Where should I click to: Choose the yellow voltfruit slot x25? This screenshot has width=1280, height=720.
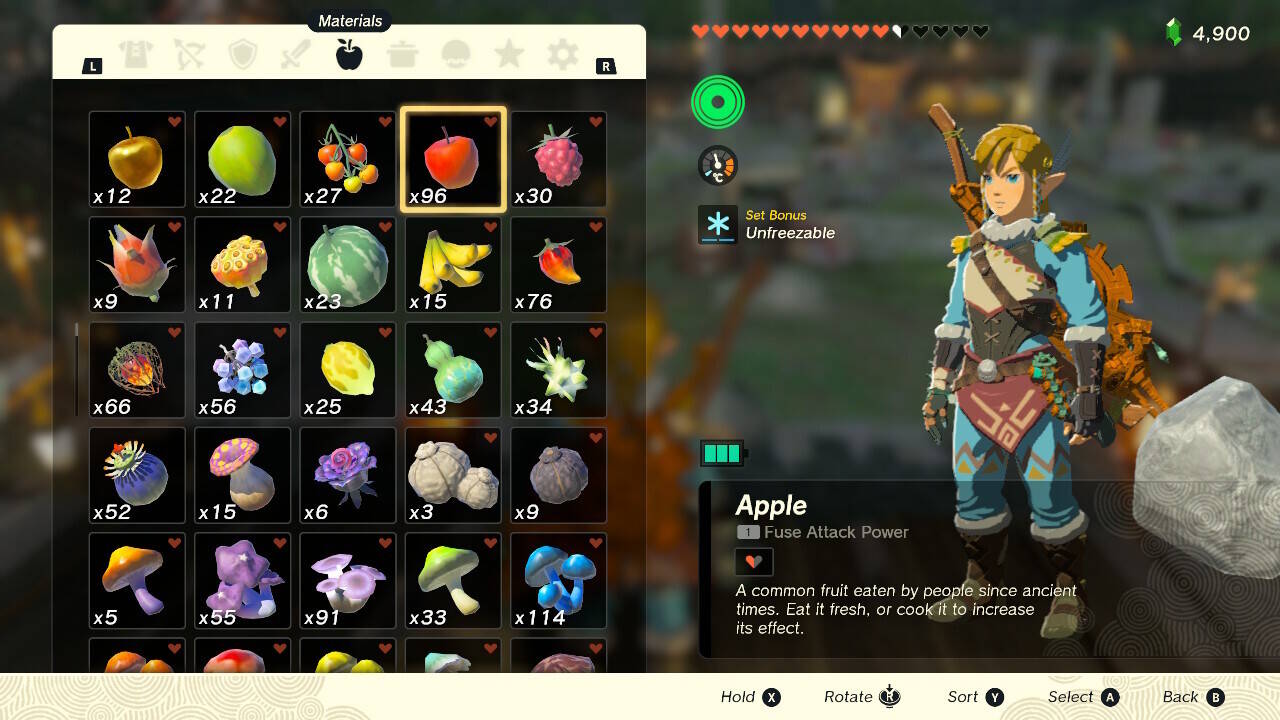click(x=347, y=370)
